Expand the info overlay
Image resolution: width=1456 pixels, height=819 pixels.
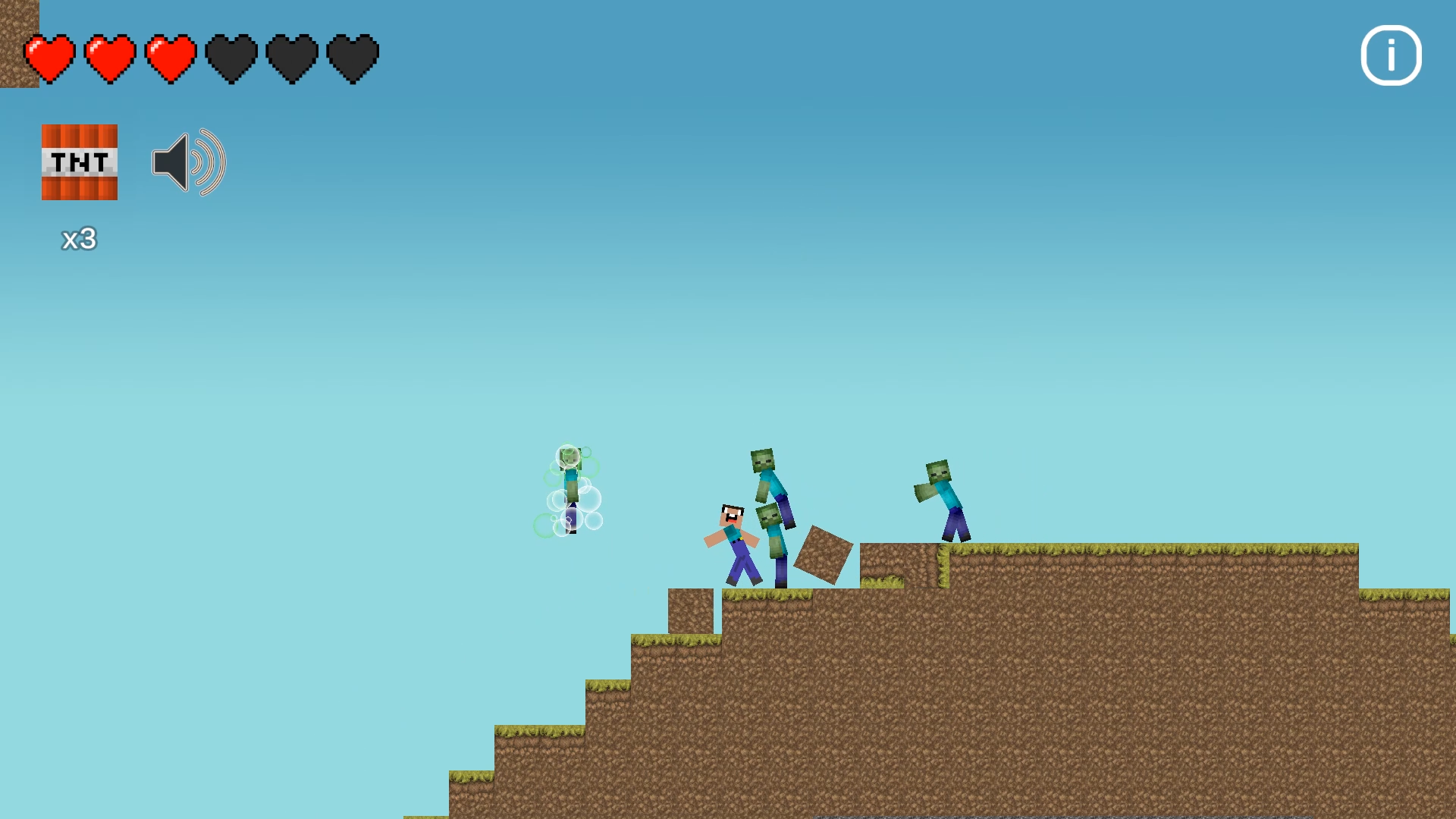pyautogui.click(x=1390, y=55)
